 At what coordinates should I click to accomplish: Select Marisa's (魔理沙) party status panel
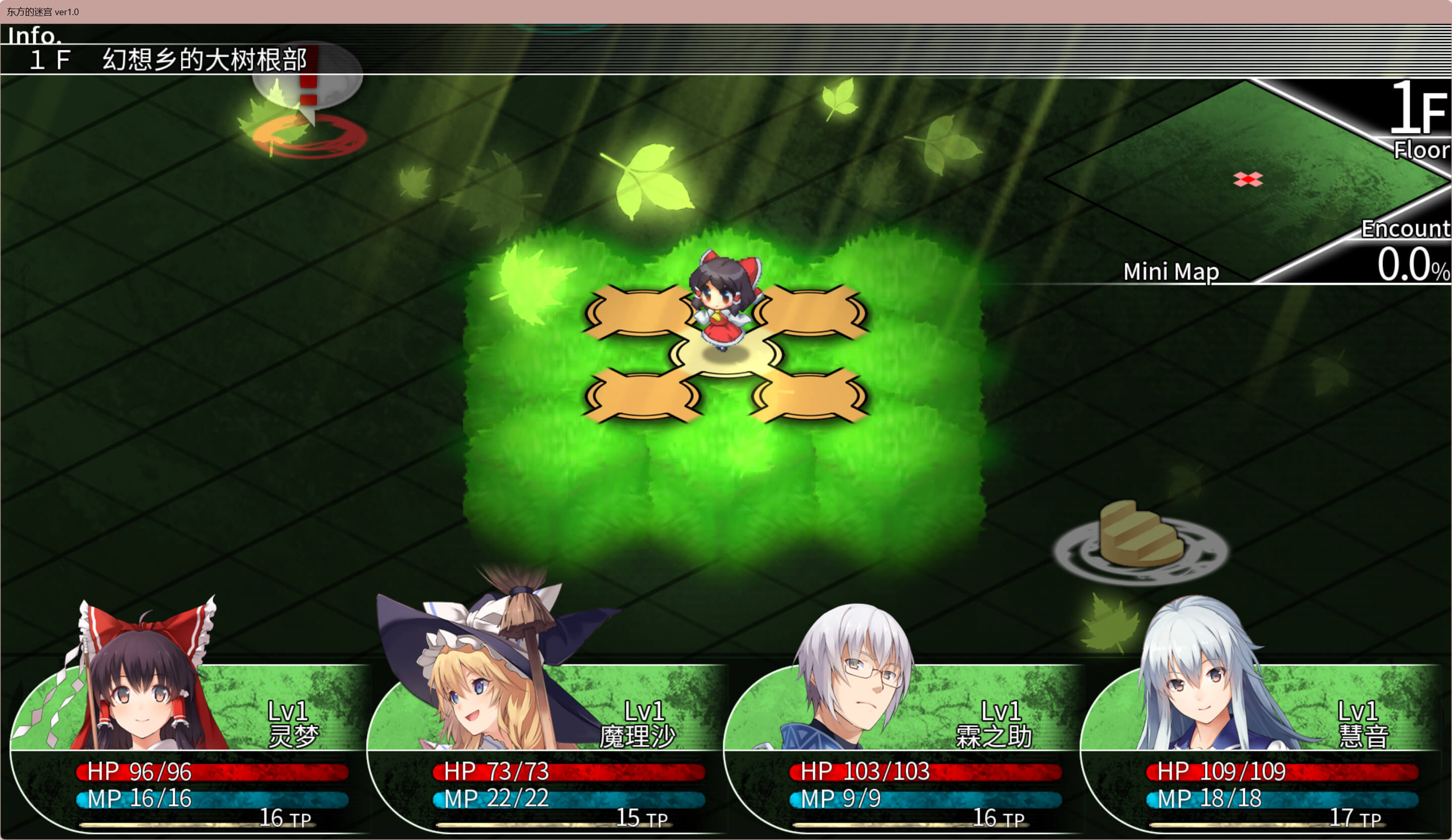546,749
